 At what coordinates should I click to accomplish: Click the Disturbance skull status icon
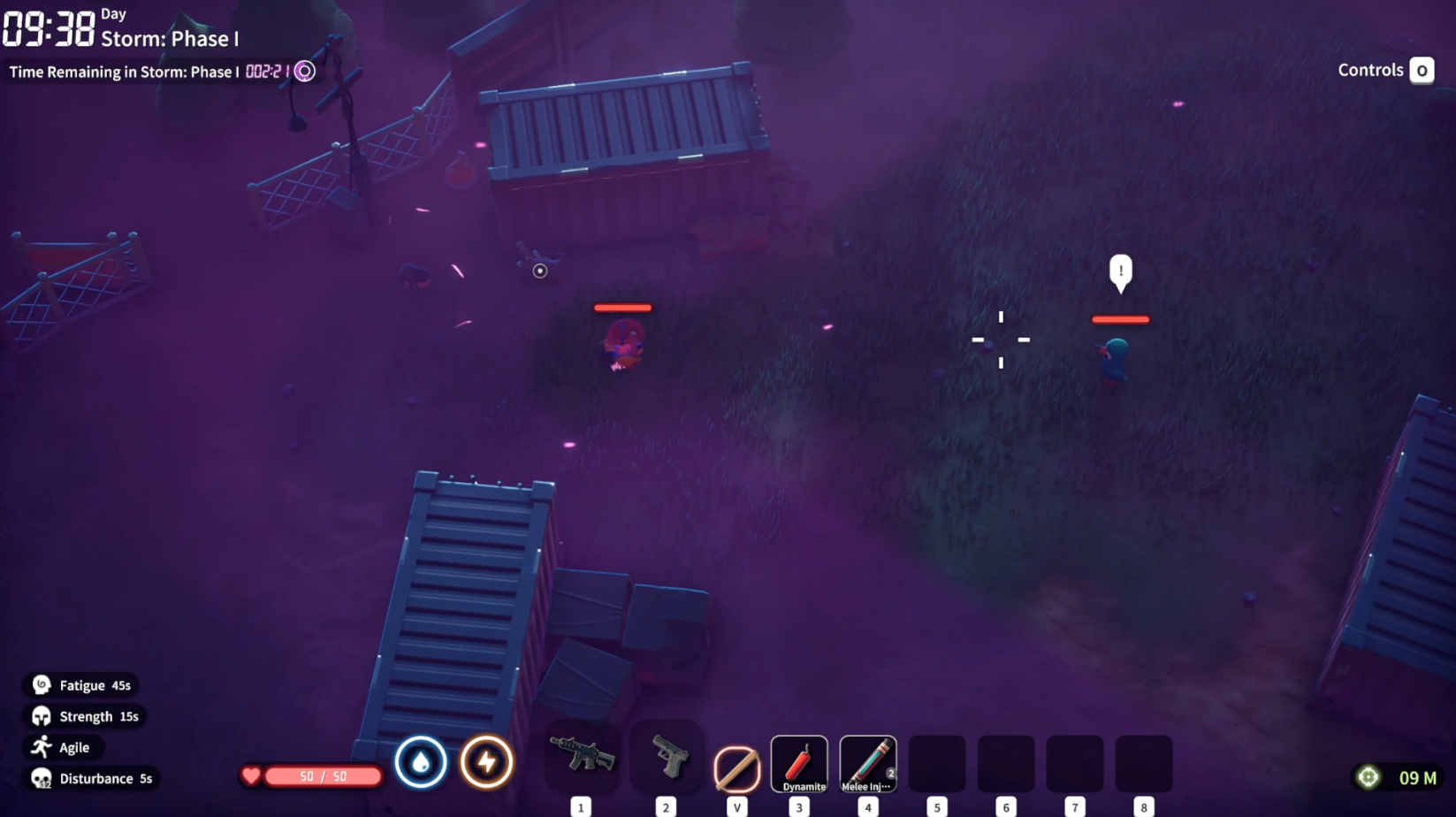pos(39,778)
